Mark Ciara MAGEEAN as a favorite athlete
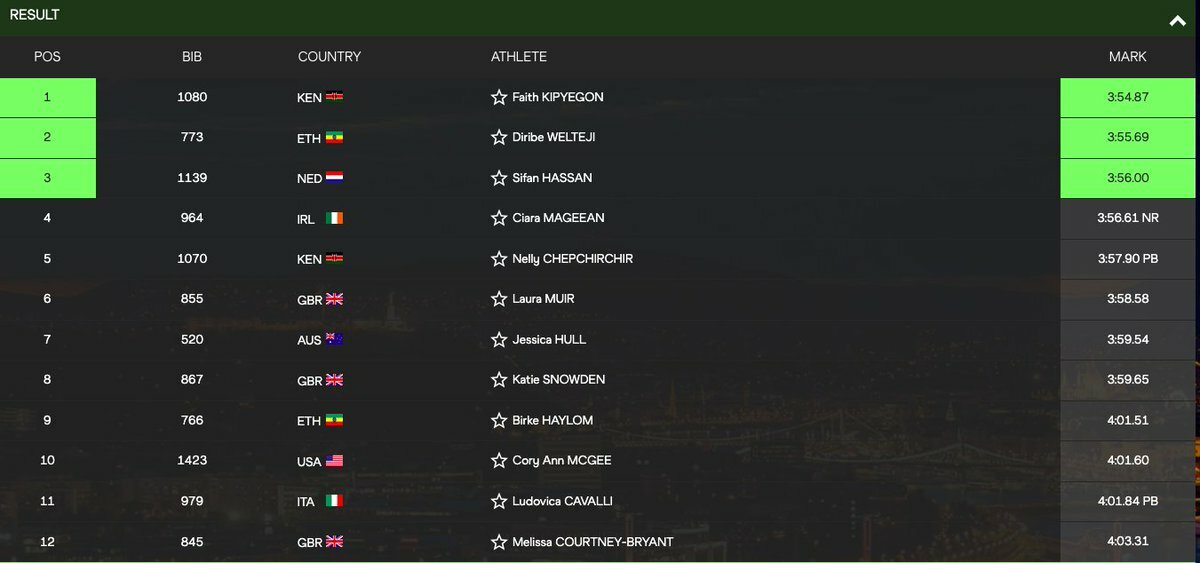Viewport: 1200px width, 563px height. 499,218
